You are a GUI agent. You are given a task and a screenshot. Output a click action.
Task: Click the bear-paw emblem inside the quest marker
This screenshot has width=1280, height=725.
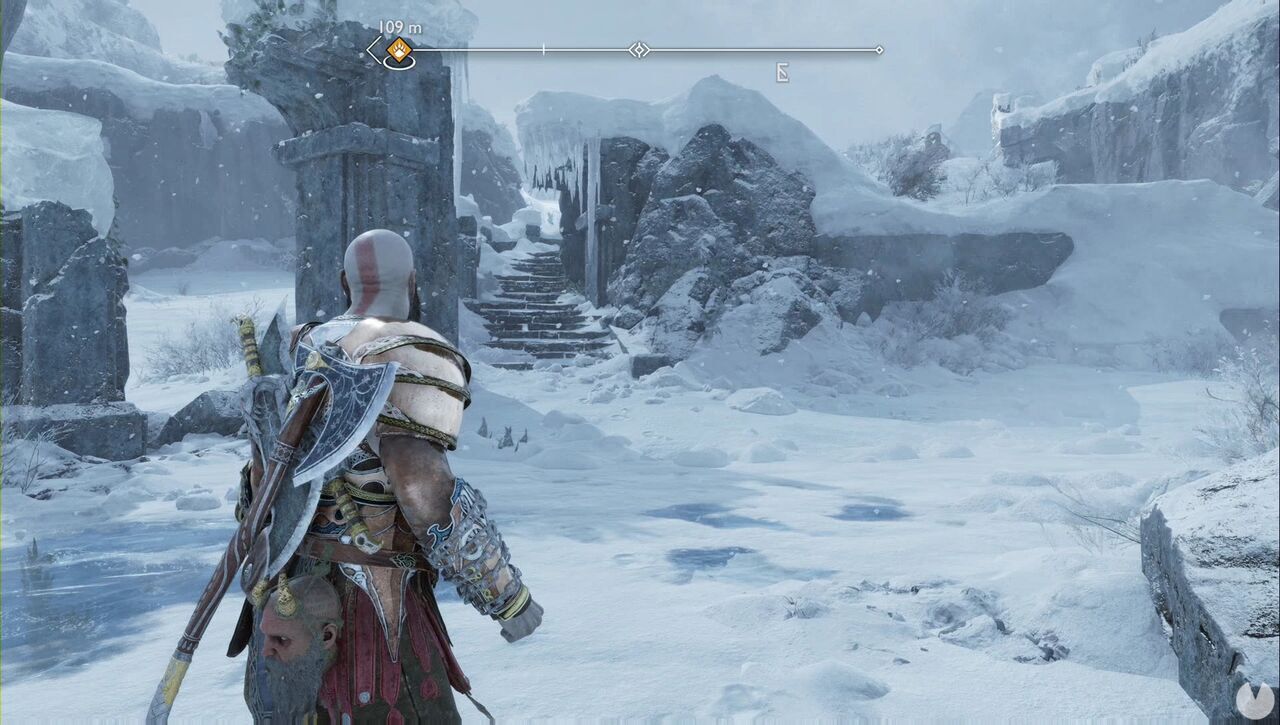[x=398, y=48]
